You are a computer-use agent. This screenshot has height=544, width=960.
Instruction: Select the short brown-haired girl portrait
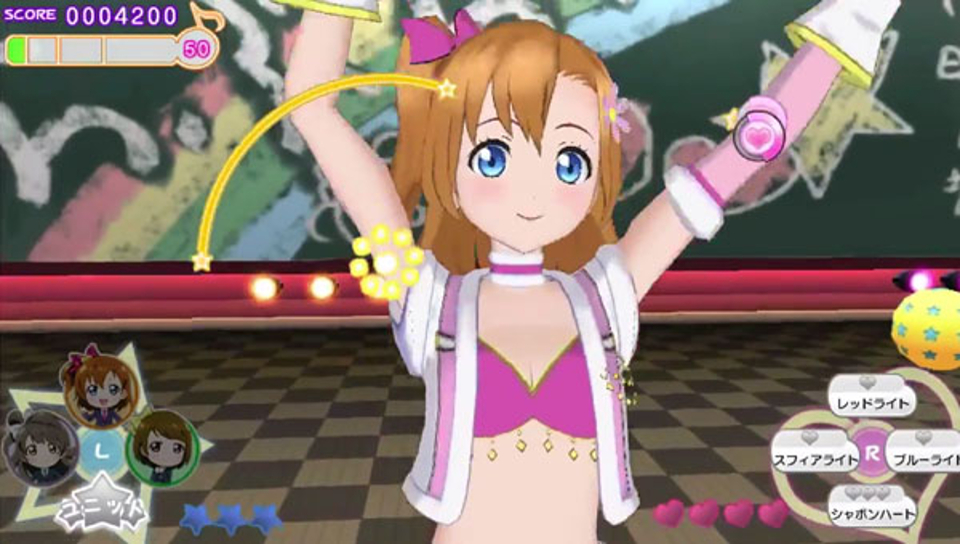click(162, 446)
